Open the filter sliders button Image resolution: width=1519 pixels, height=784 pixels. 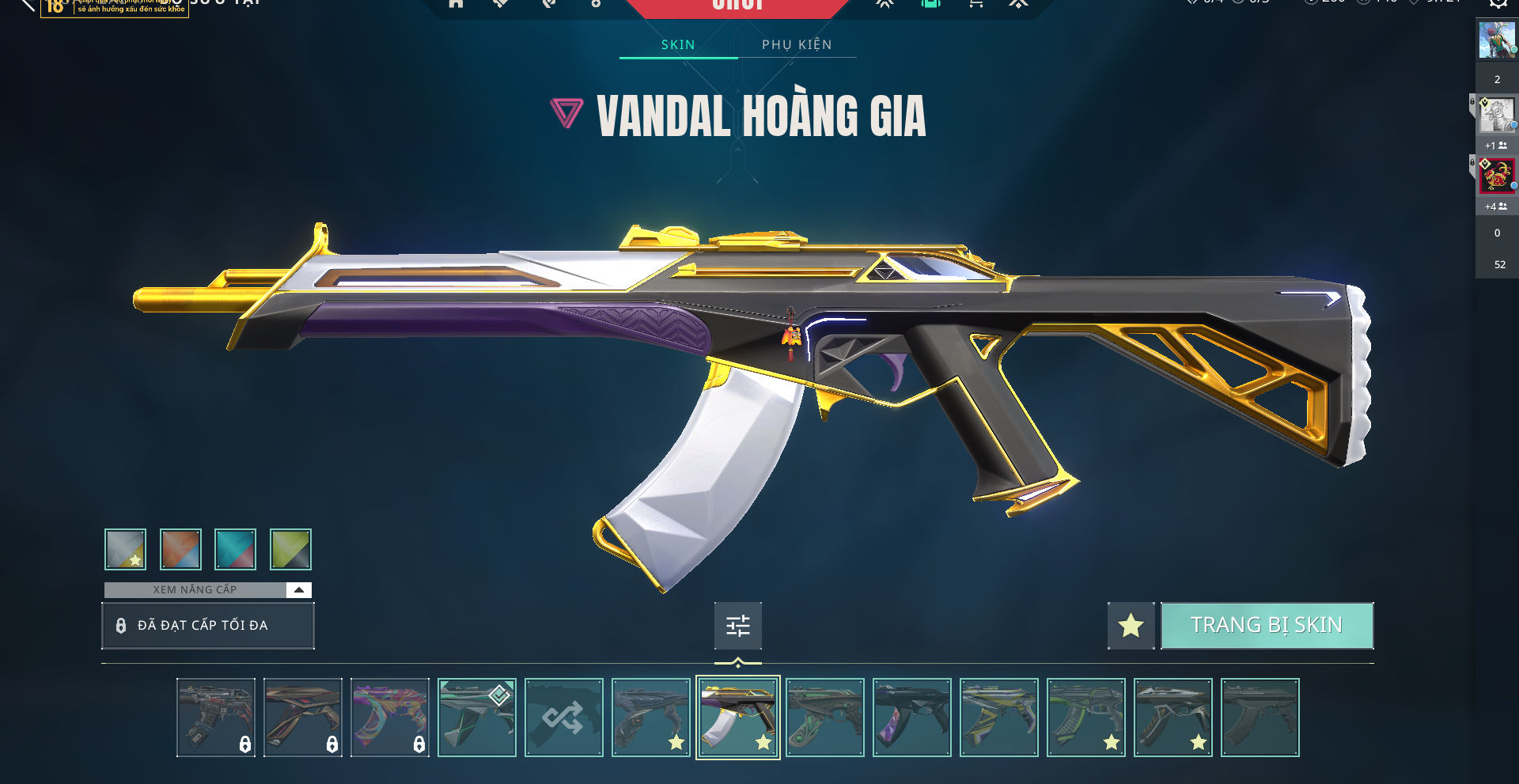(737, 626)
